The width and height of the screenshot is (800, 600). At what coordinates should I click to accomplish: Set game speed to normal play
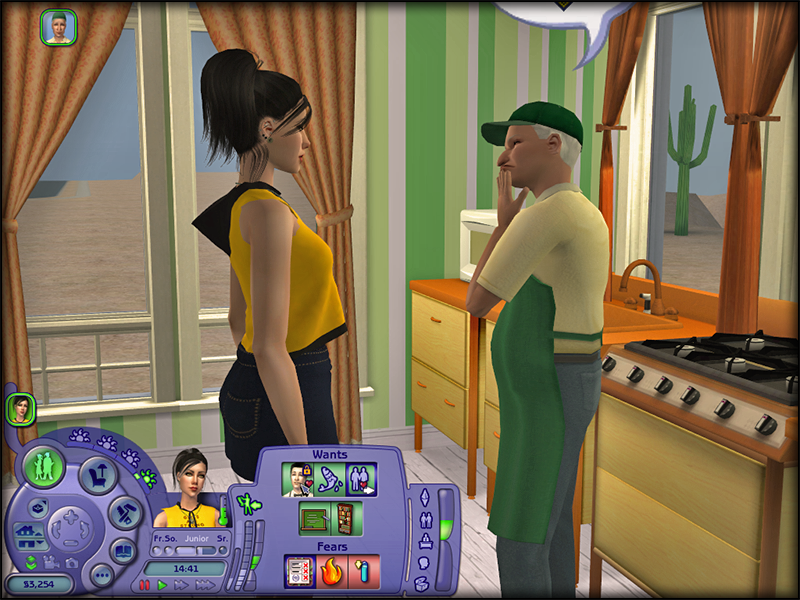(x=162, y=585)
